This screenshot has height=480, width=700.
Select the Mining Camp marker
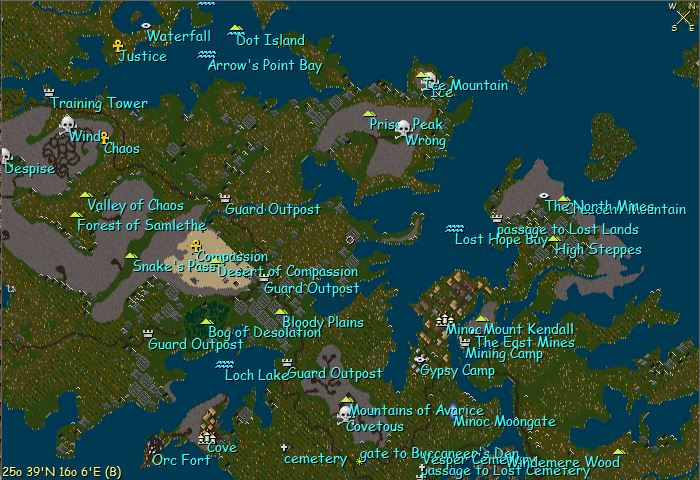pos(464,342)
